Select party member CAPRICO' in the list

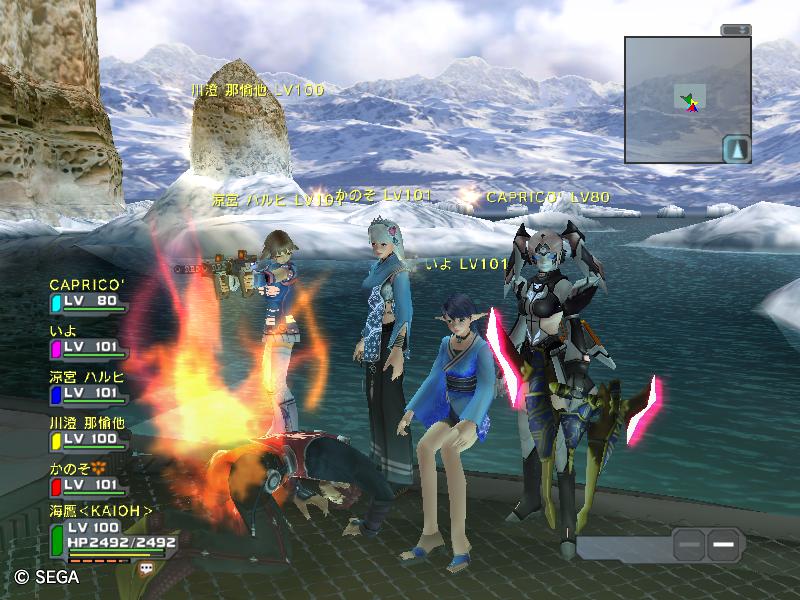pos(88,292)
